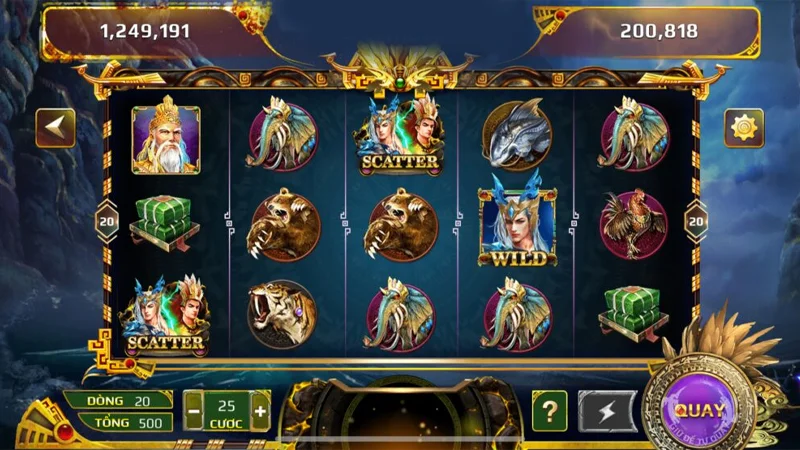800x450 pixels.
Task: Go back using the arrow button
Action: click(x=56, y=128)
